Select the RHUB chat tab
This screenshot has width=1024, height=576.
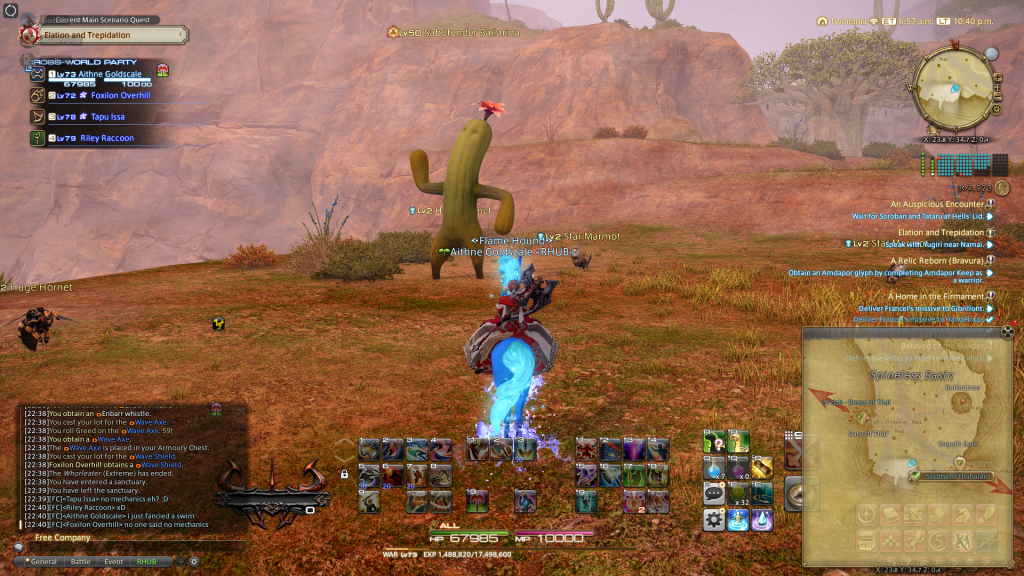146,561
